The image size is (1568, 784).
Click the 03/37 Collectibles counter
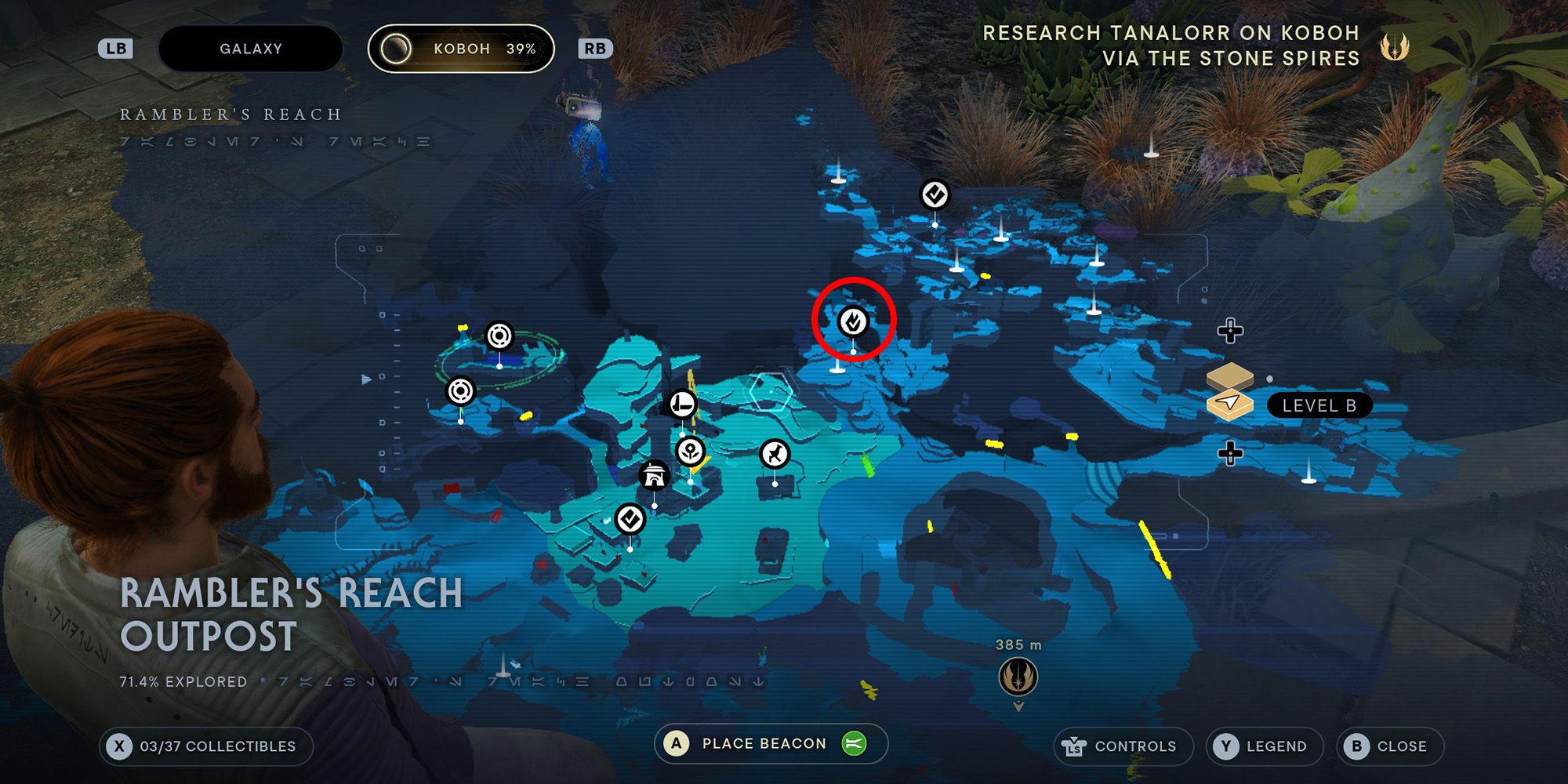click(208, 746)
